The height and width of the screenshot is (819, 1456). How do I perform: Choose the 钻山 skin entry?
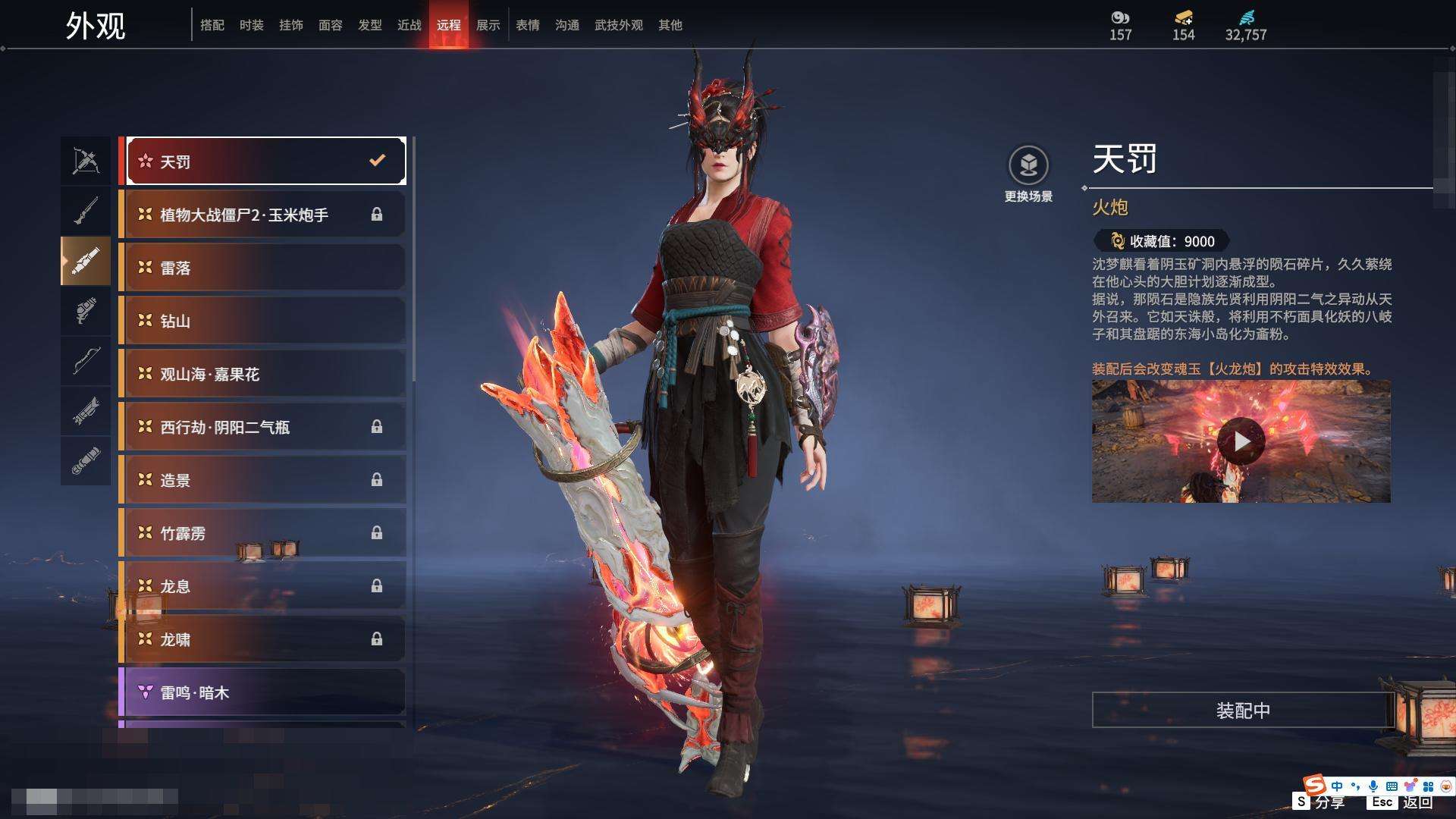coord(262,321)
